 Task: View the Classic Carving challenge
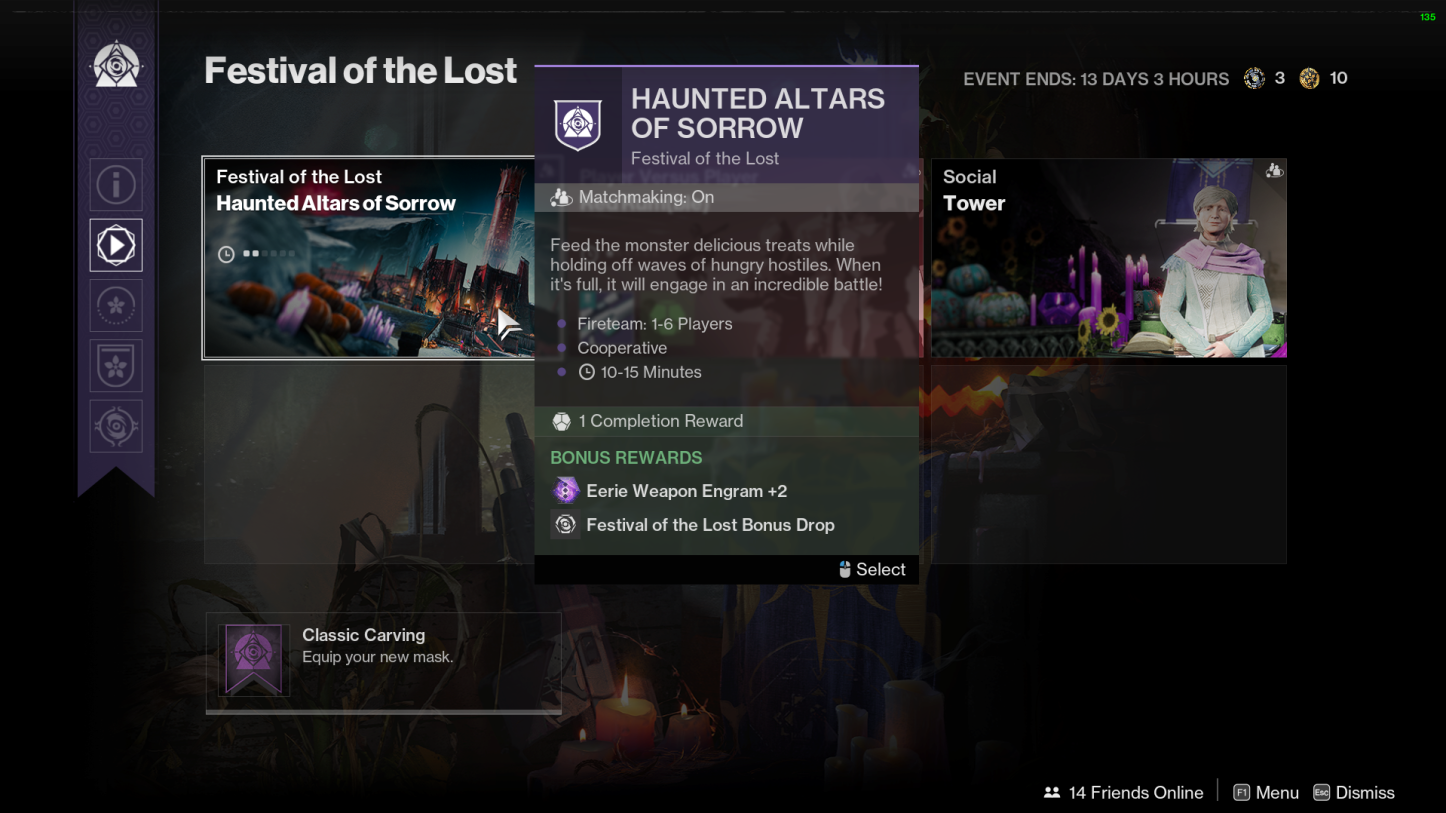click(x=383, y=661)
